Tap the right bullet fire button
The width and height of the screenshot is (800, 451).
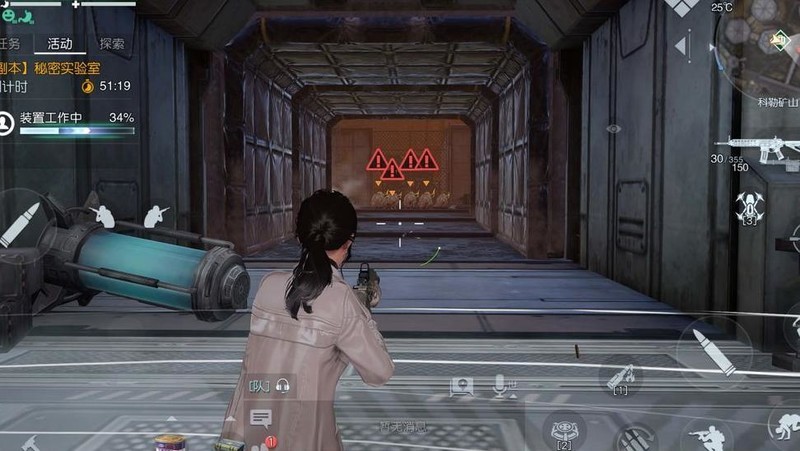(714, 351)
